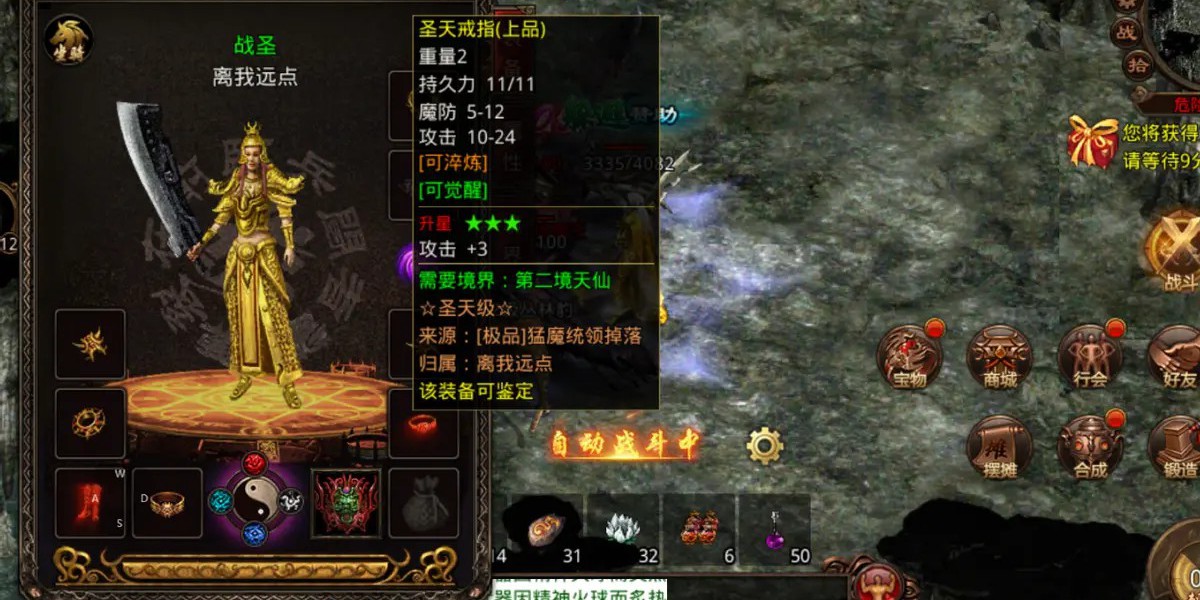
Task: Open the 好友 friends list
Action: click(1176, 357)
